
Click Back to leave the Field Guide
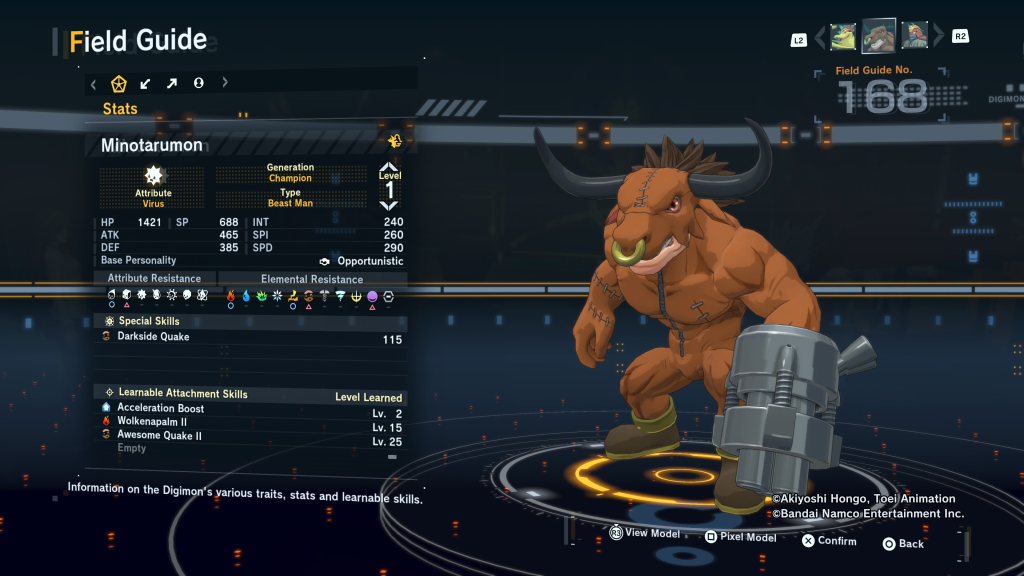tap(903, 544)
